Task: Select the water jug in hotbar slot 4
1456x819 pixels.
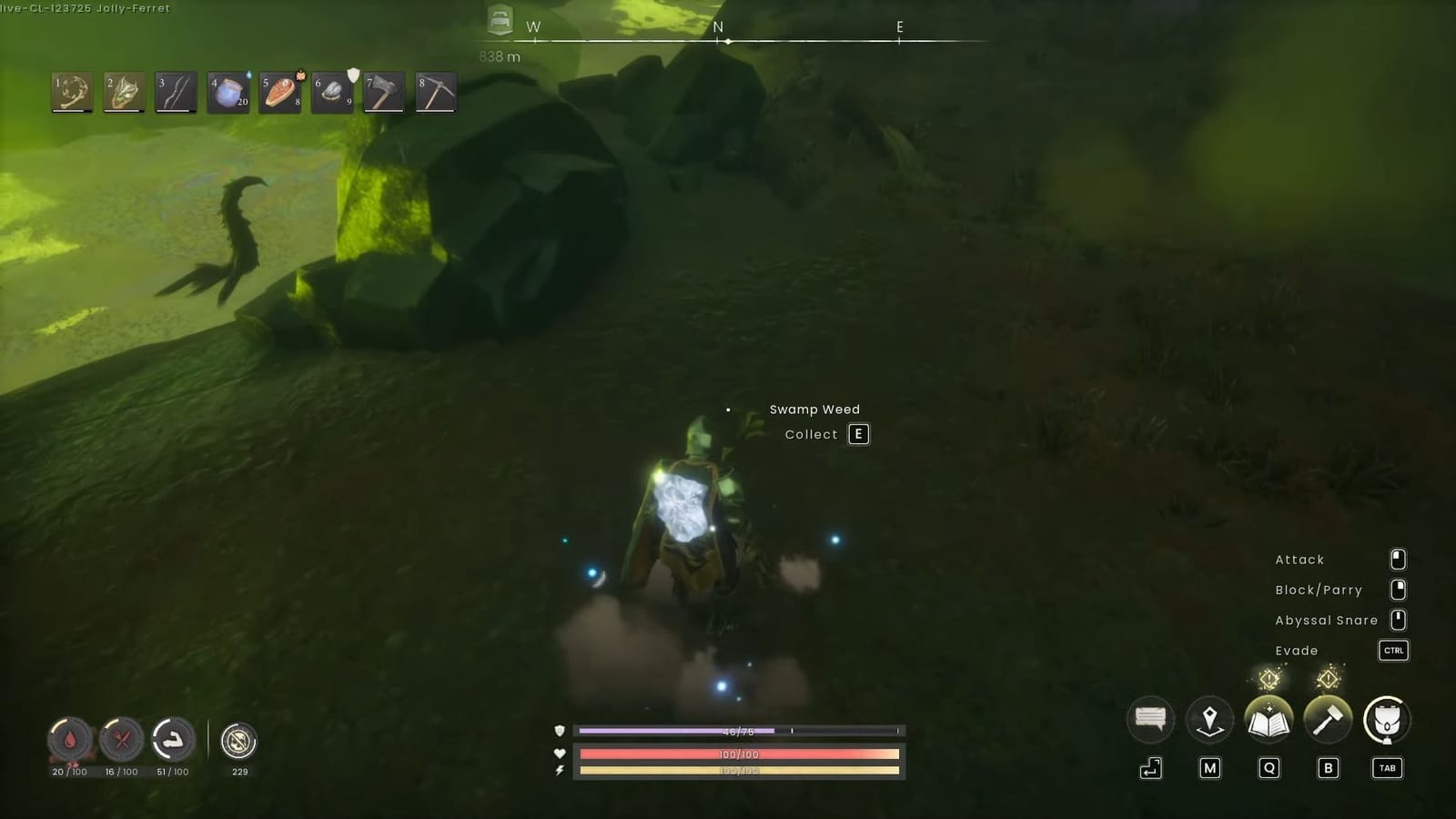Action: pyautogui.click(x=227, y=91)
